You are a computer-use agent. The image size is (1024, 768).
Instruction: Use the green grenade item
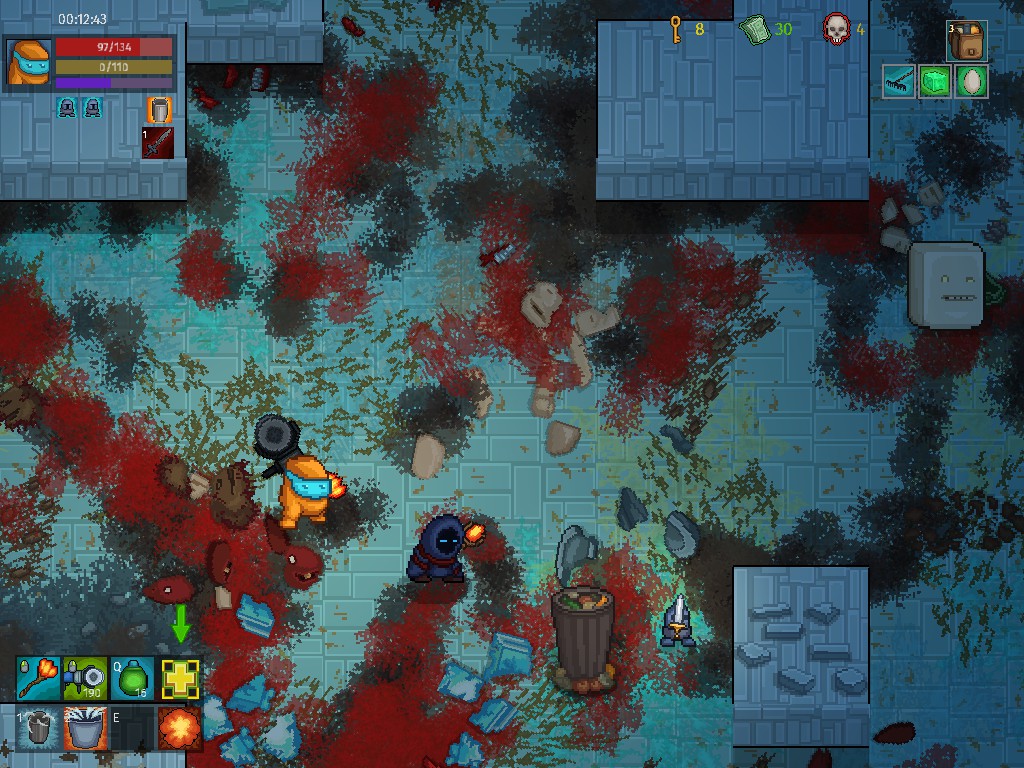[132, 679]
